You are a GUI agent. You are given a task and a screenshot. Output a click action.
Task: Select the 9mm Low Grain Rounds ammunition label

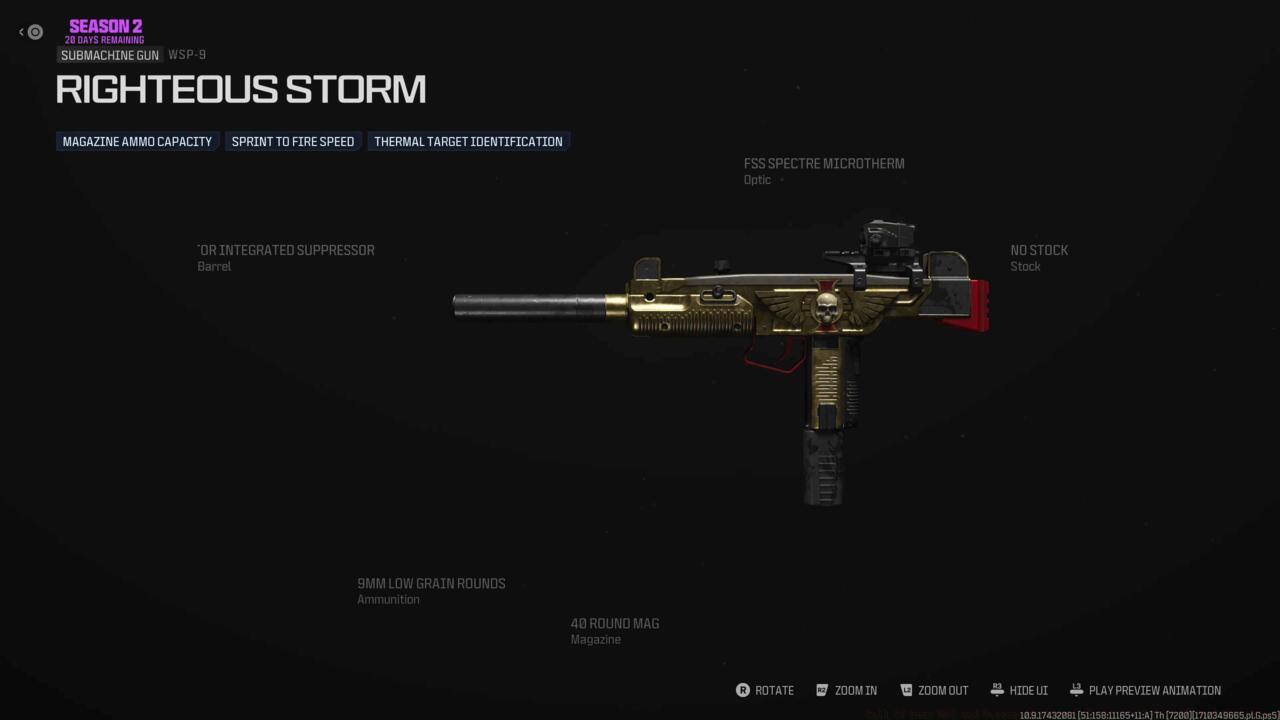coord(431,590)
